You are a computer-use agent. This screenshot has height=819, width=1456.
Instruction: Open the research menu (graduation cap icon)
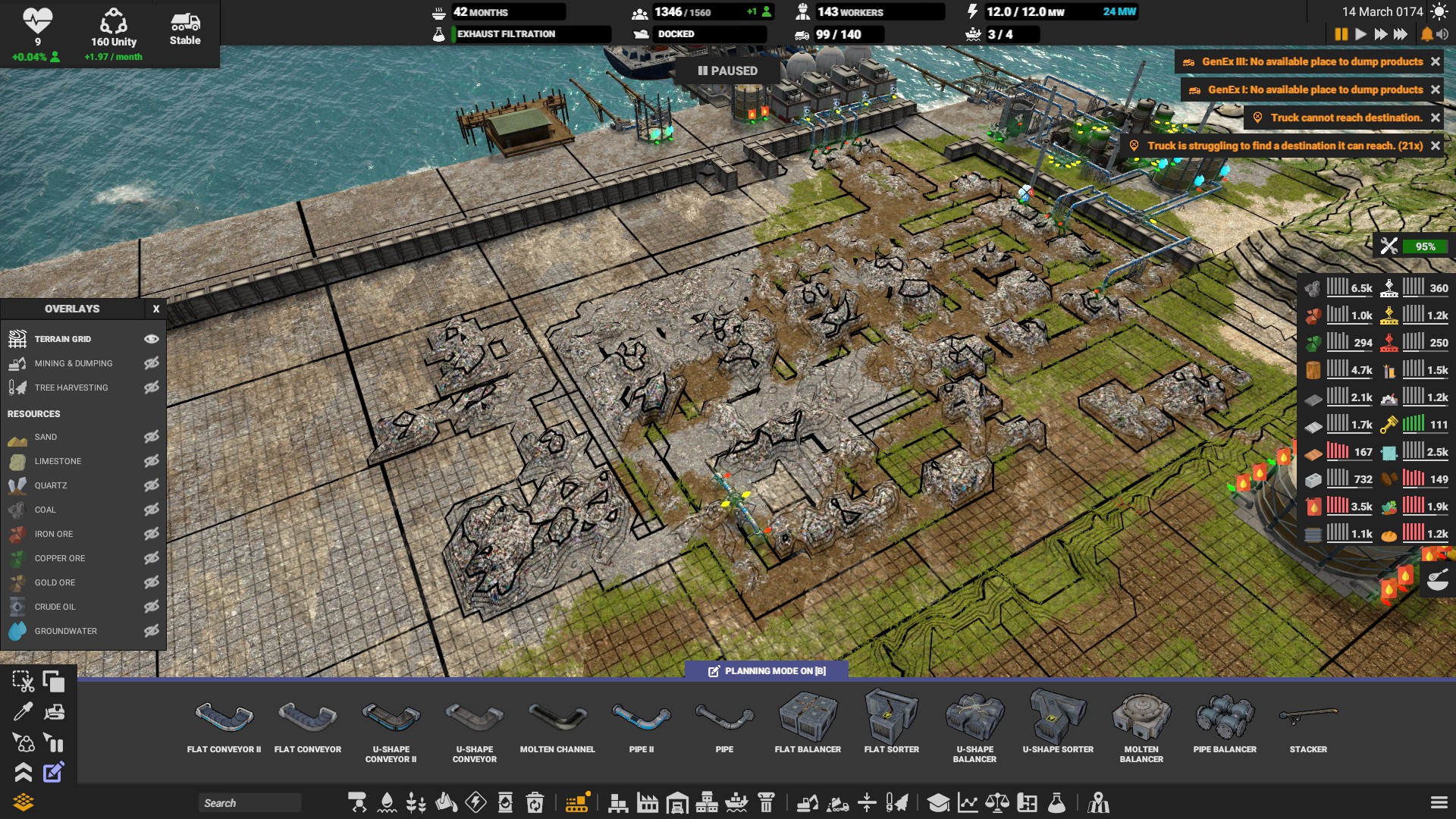point(939,802)
